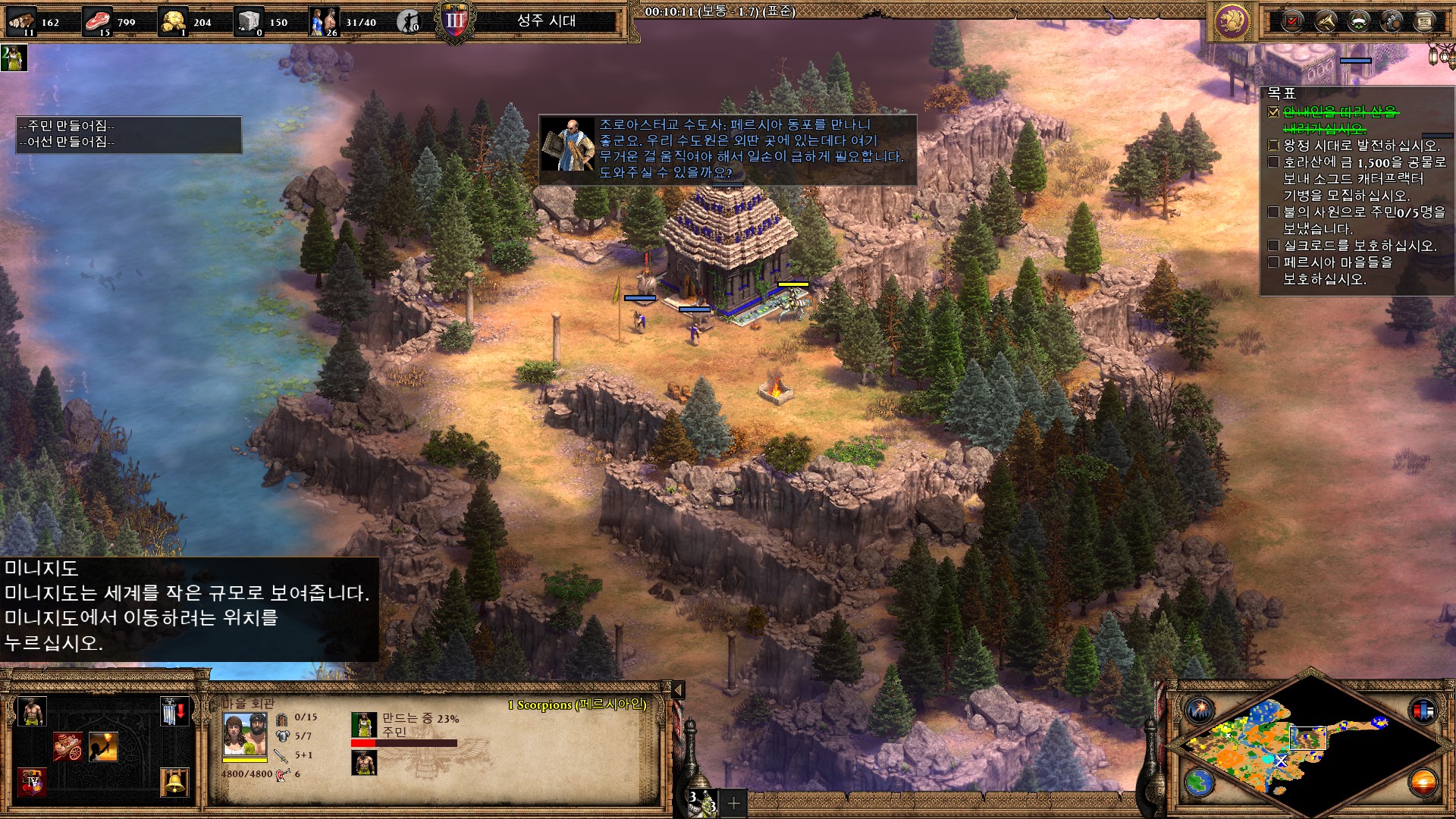The width and height of the screenshot is (1456, 819).
Task: Click the minimap sunset button
Action: [1423, 783]
